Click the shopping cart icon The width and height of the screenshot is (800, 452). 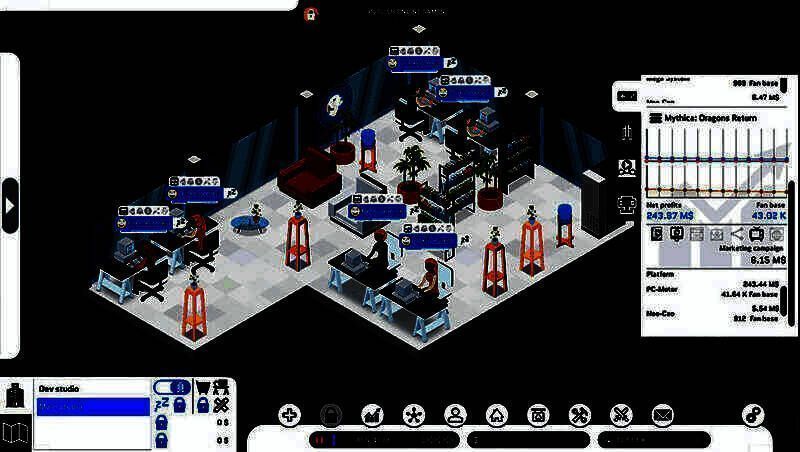coord(202,388)
